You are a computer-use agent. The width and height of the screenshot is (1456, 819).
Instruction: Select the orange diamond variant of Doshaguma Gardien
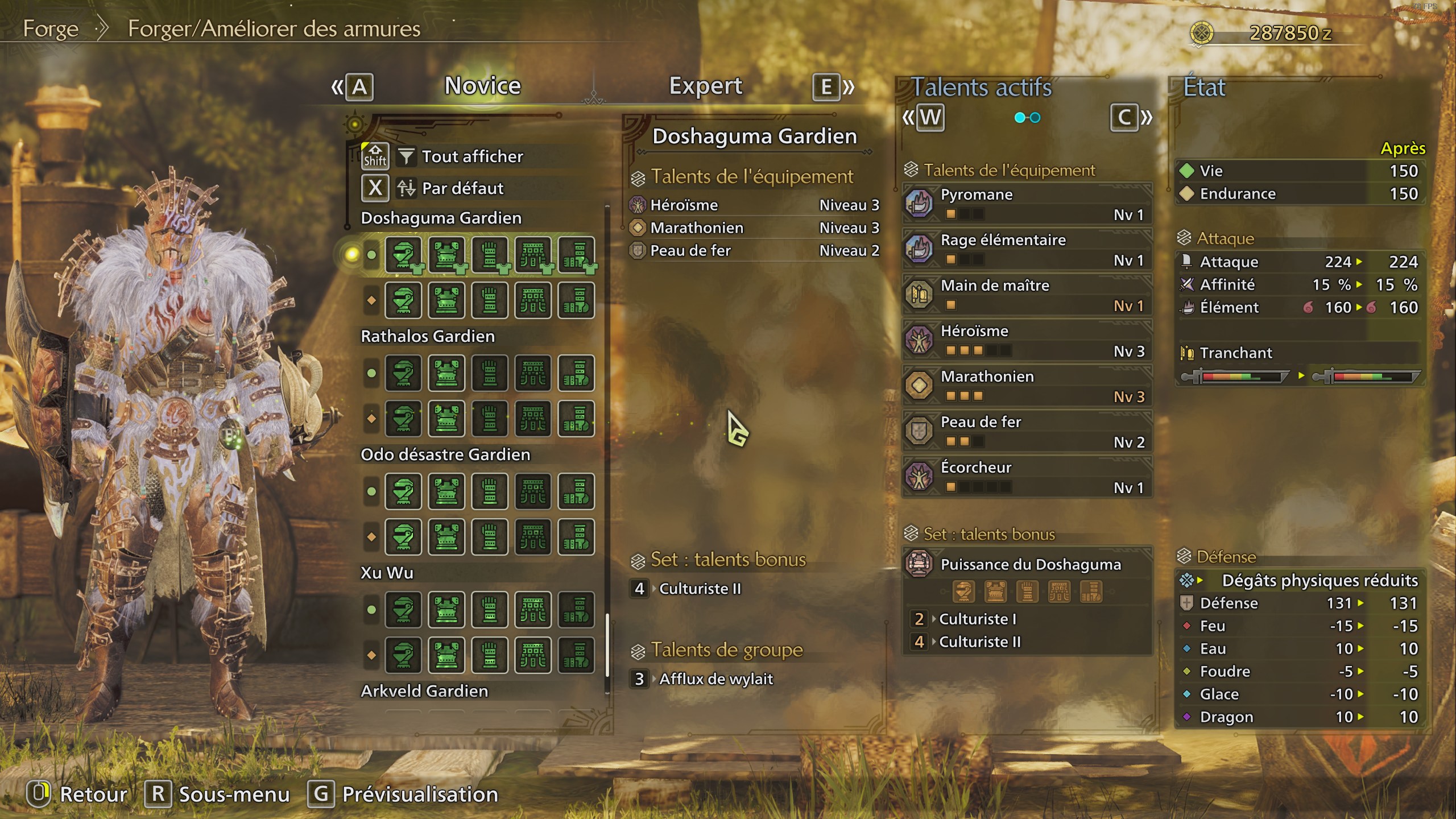tap(370, 300)
